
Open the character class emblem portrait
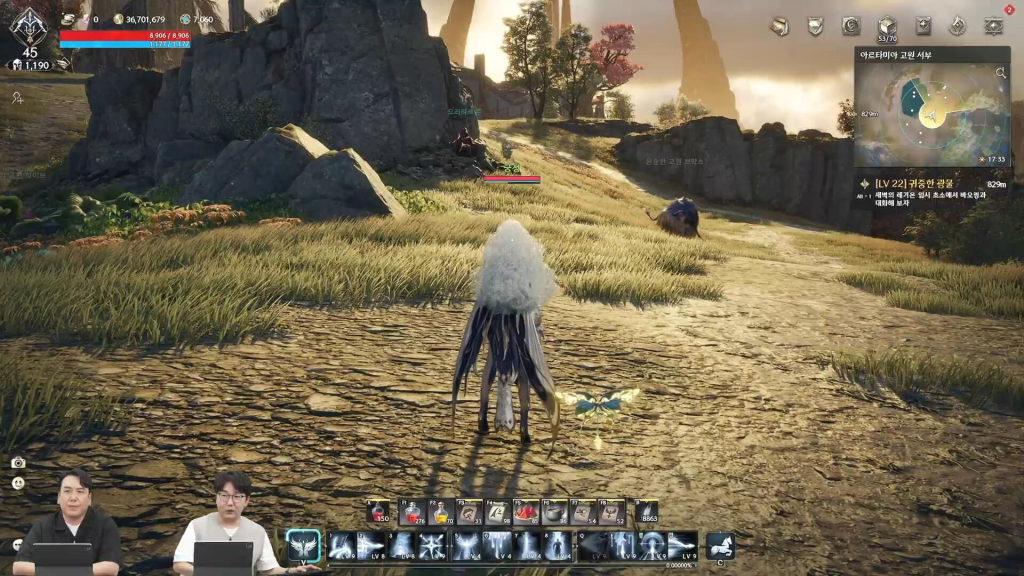click(x=29, y=26)
